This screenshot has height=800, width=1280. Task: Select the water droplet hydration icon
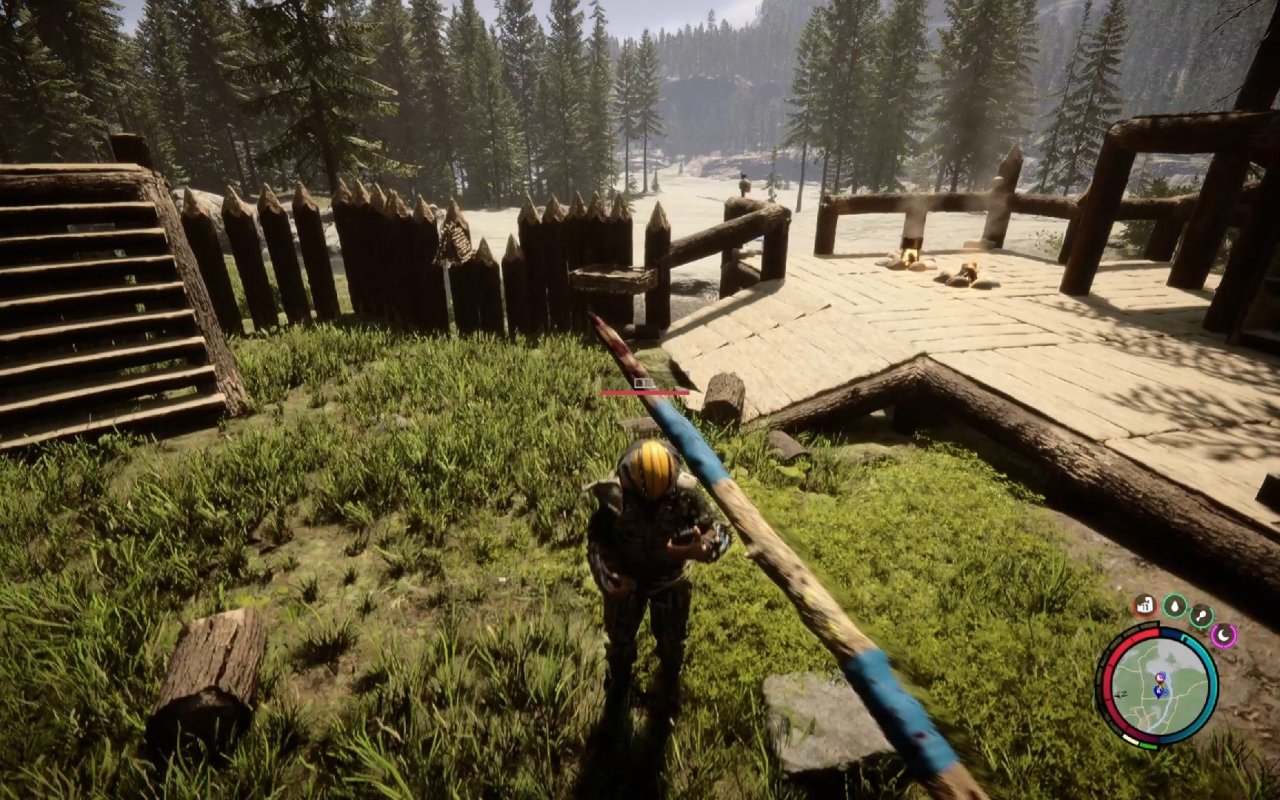(x=1175, y=606)
